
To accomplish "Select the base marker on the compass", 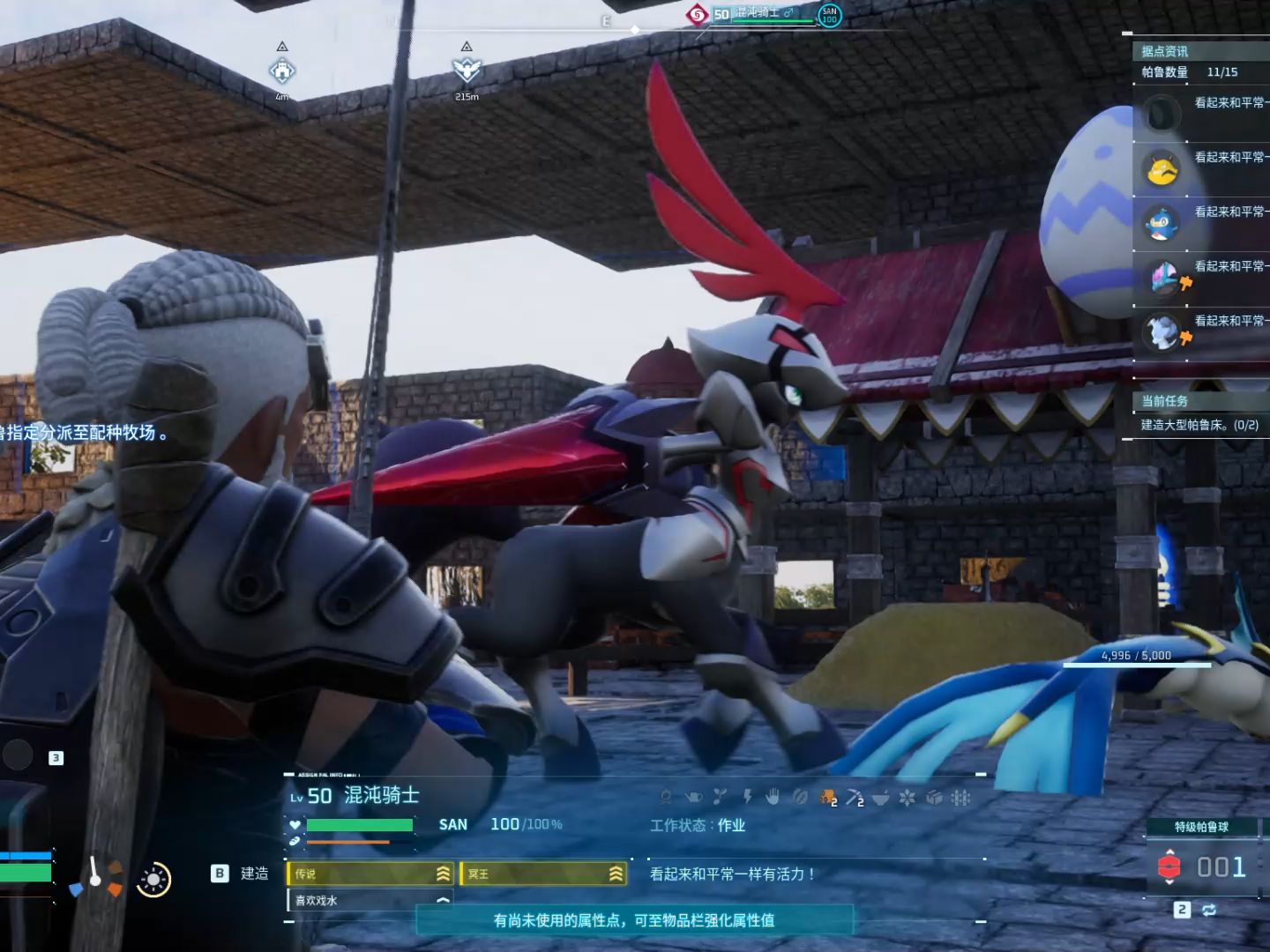I will click(282, 70).
